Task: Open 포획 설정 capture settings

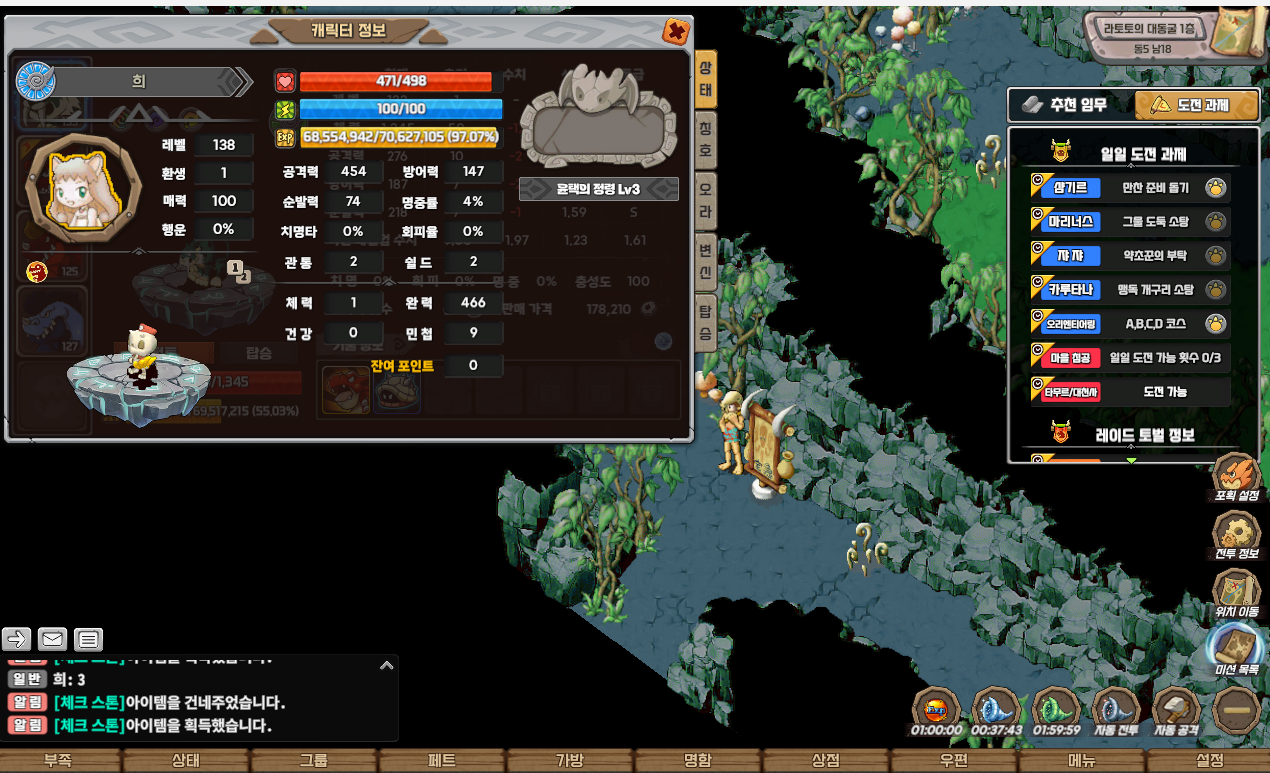Action: pos(1236,477)
